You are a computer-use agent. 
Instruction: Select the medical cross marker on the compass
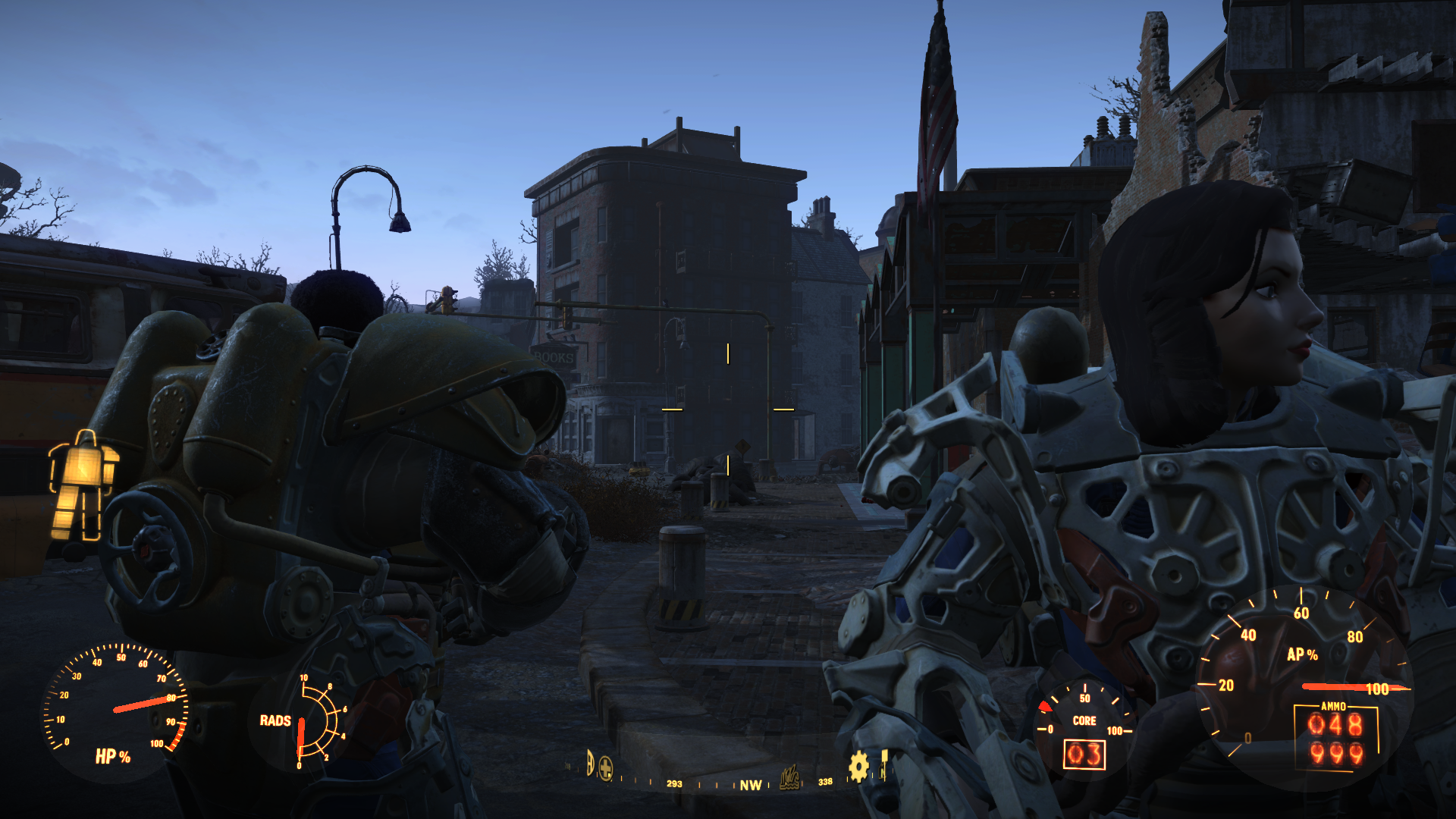(605, 769)
